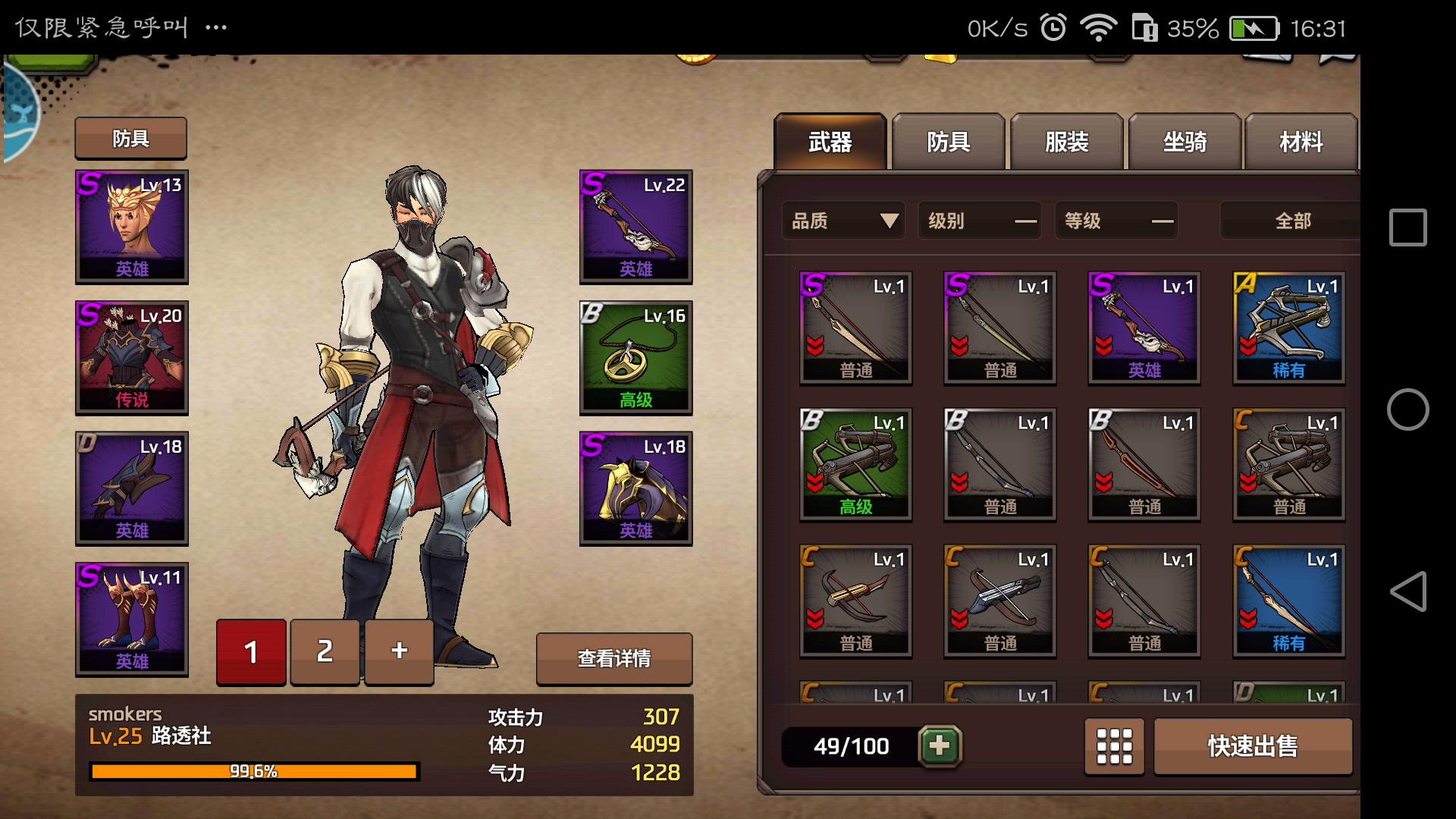Open the 防具 armor inventory tab
The width and height of the screenshot is (1456, 819).
(x=948, y=142)
